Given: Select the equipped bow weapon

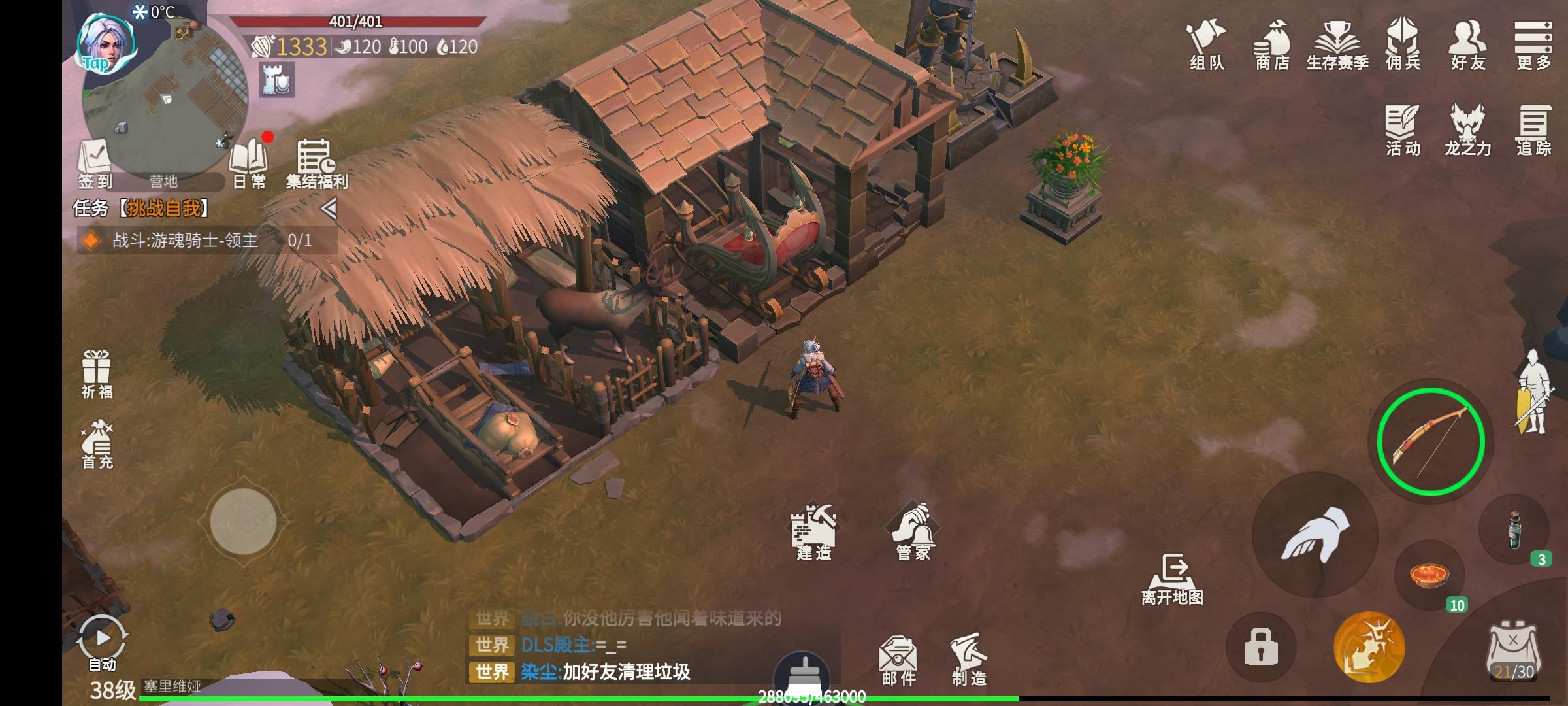Looking at the screenshot, I should coord(1430,442).
